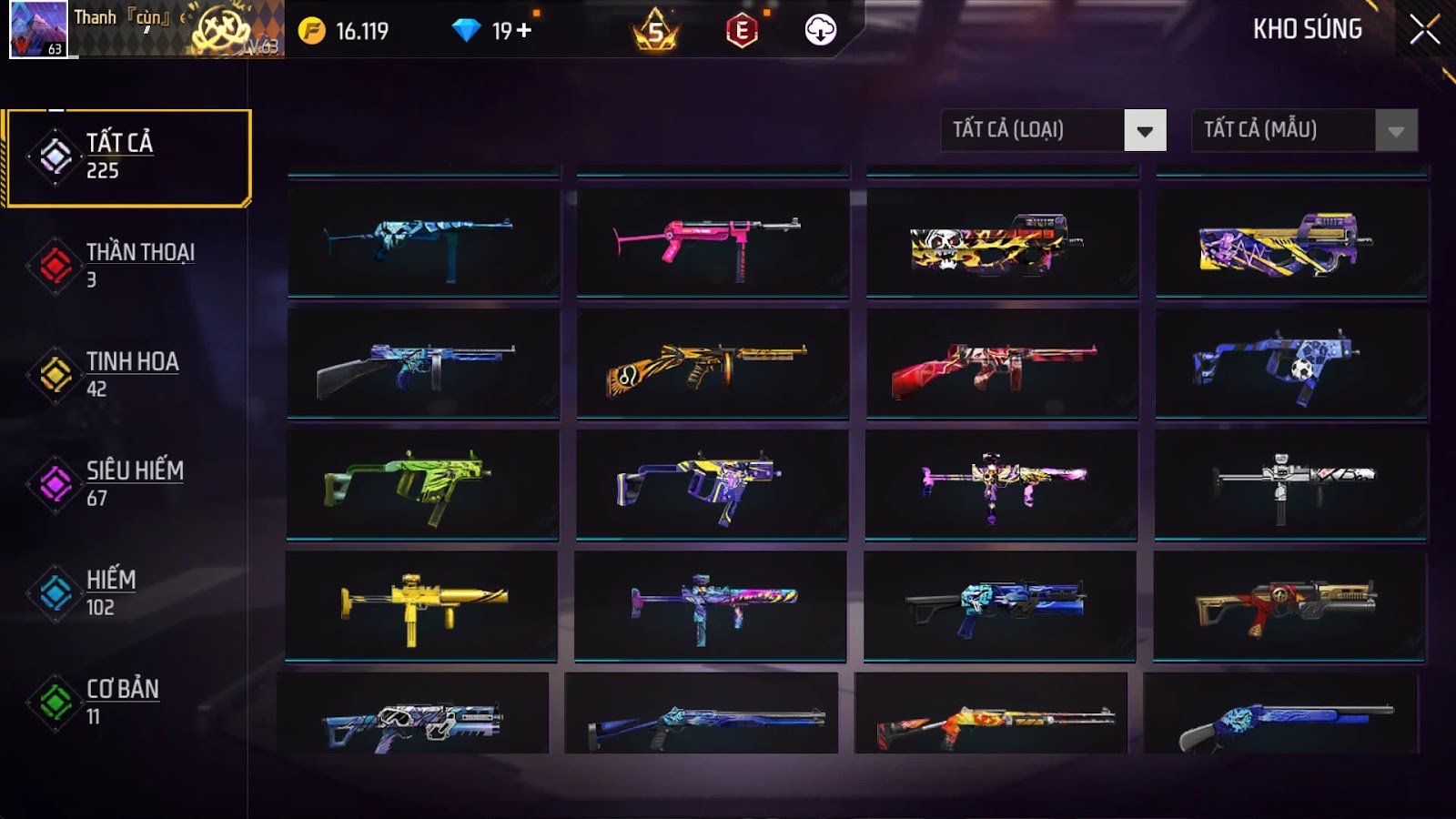Tap the player avatar portrait
The width and height of the screenshot is (1456, 819).
[38, 29]
